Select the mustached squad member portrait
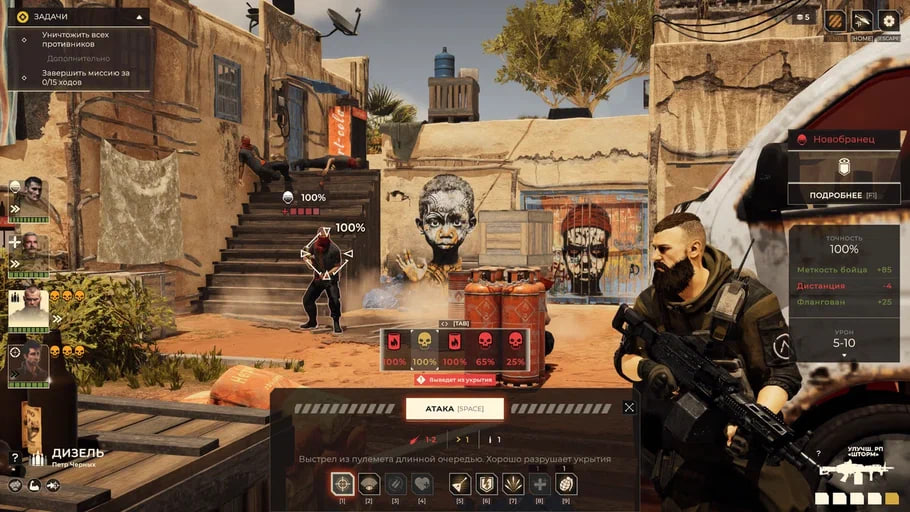This screenshot has height=512, width=910. [x=32, y=252]
